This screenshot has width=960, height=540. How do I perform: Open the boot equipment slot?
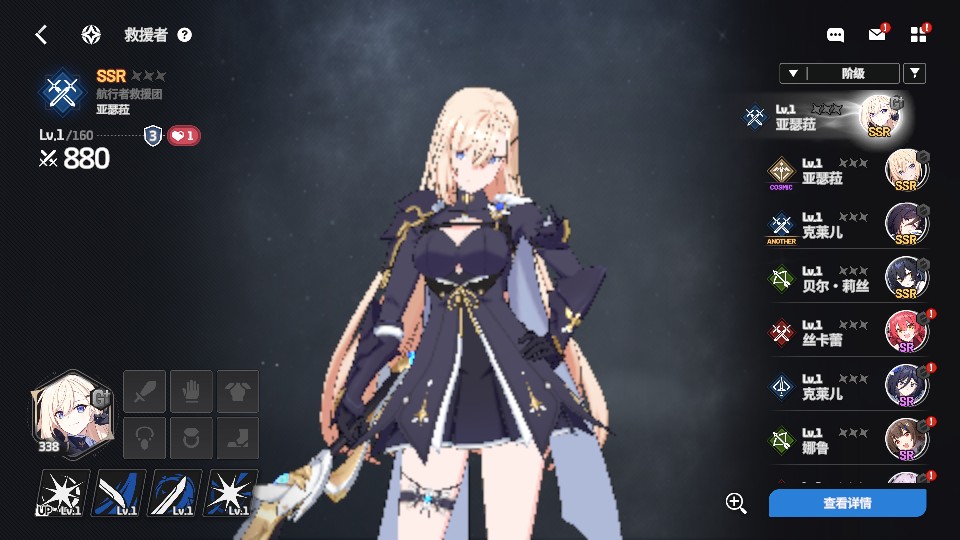point(238,438)
